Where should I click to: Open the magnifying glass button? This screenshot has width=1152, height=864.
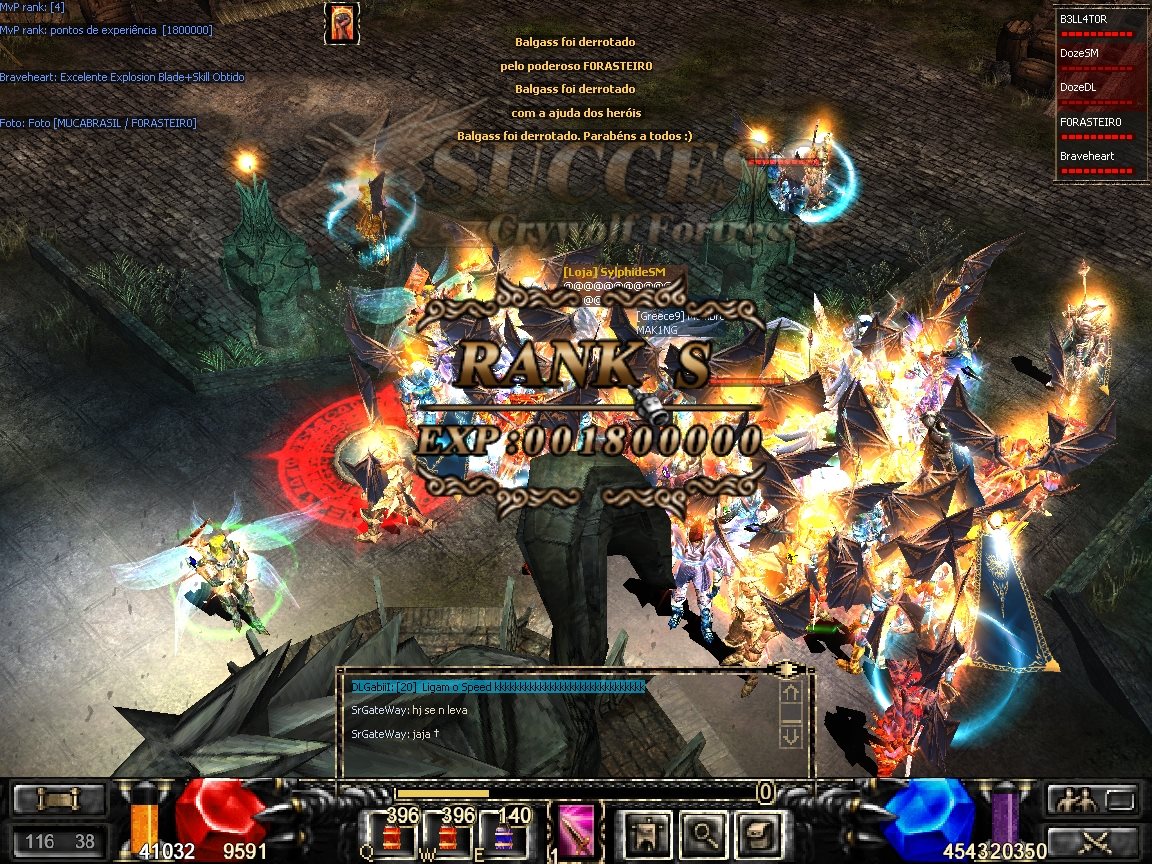[x=706, y=831]
